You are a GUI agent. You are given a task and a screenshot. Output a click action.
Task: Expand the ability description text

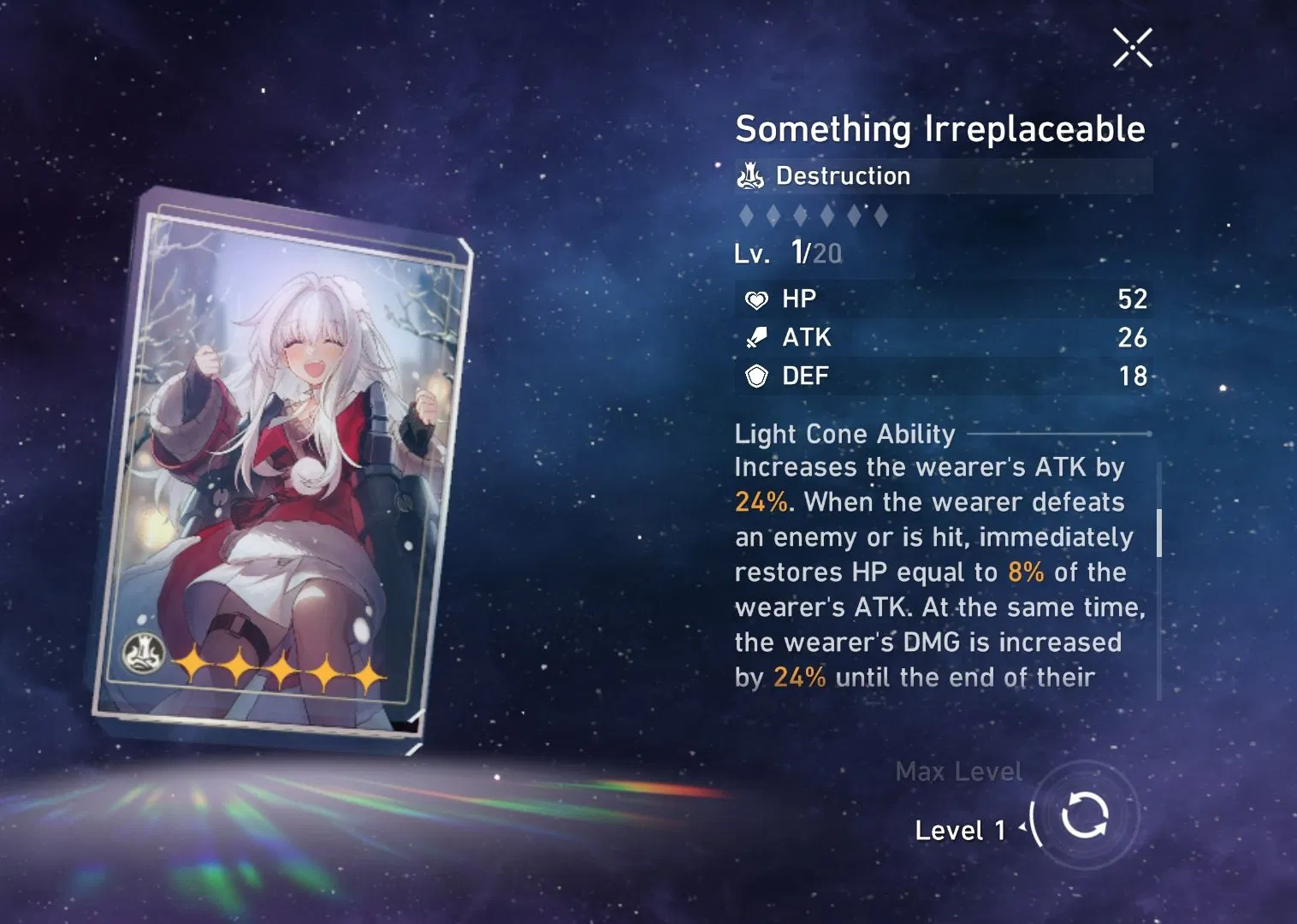tap(933, 572)
